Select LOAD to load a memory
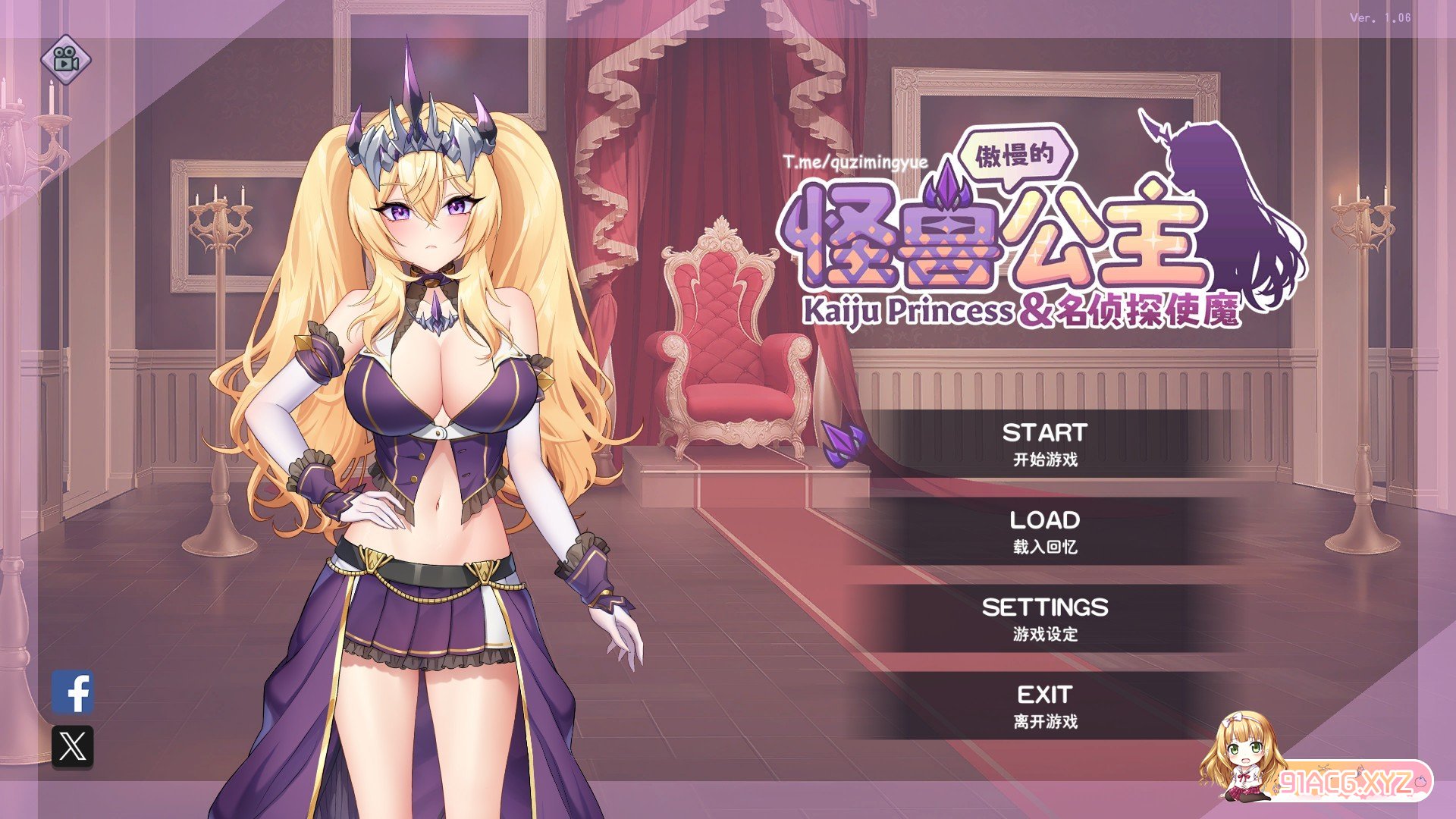 (x=1044, y=520)
